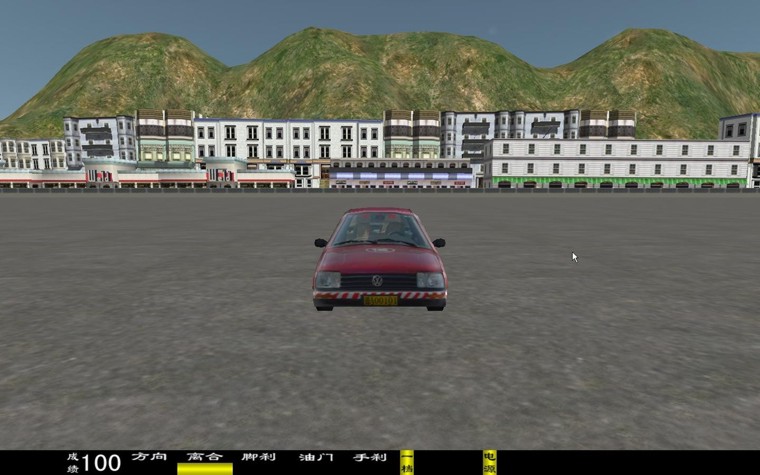Toggle the yellow 电源 power indicator
760x475 pixels.
tap(489, 462)
